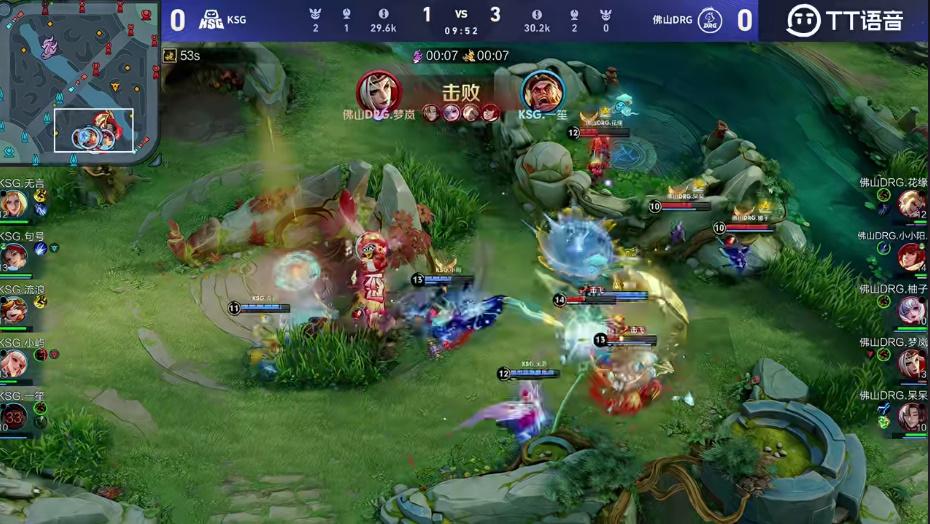
Task: Click the KSG team logo in scoreboard
Action: (211, 20)
